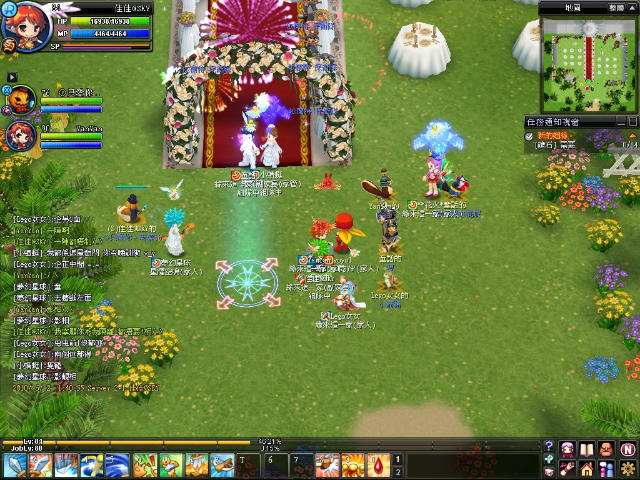This screenshot has height=480, width=640.
Task: Minimize the quest notification window
Action: (619, 121)
